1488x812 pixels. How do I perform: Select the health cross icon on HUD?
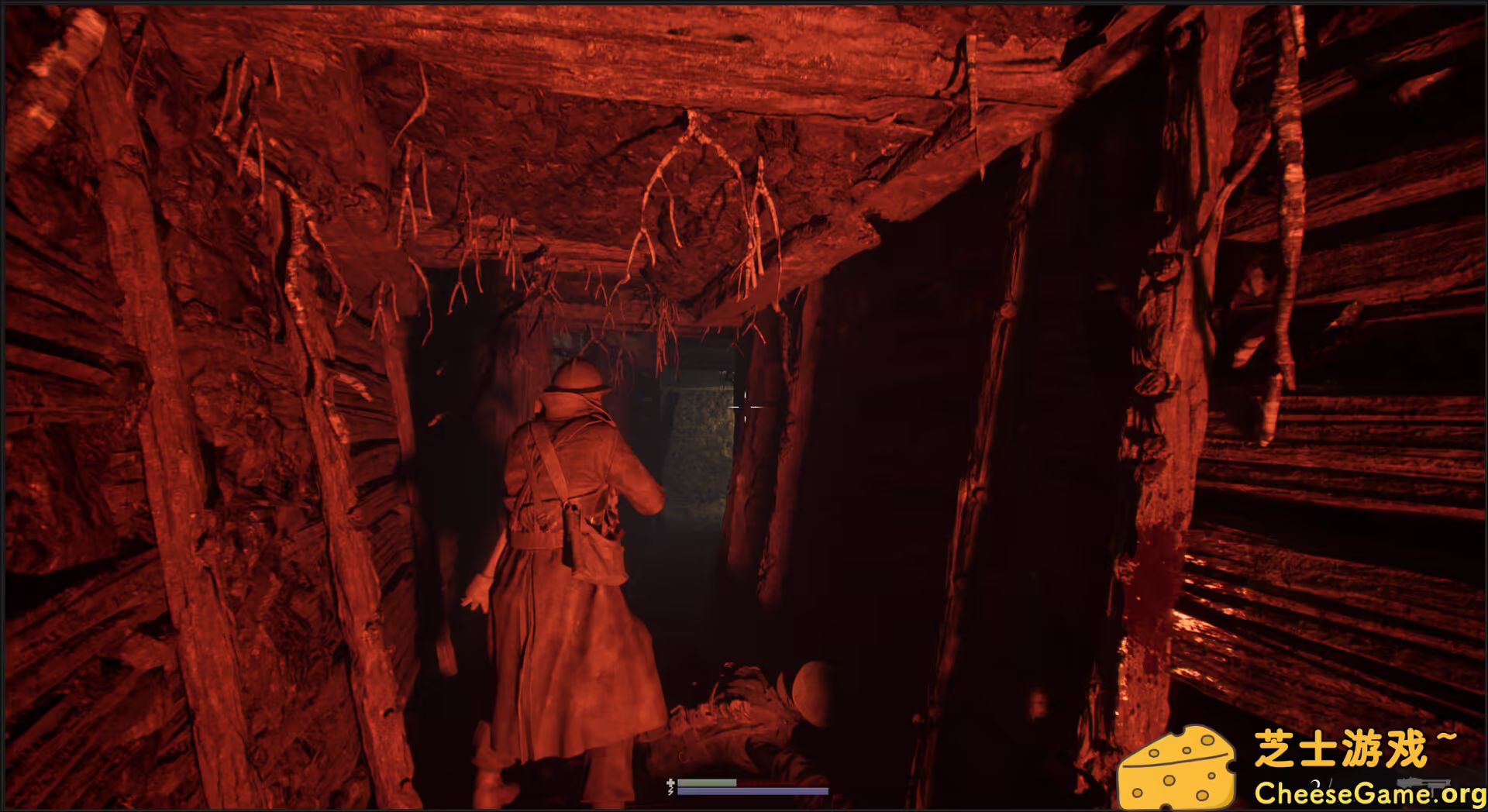[x=670, y=783]
